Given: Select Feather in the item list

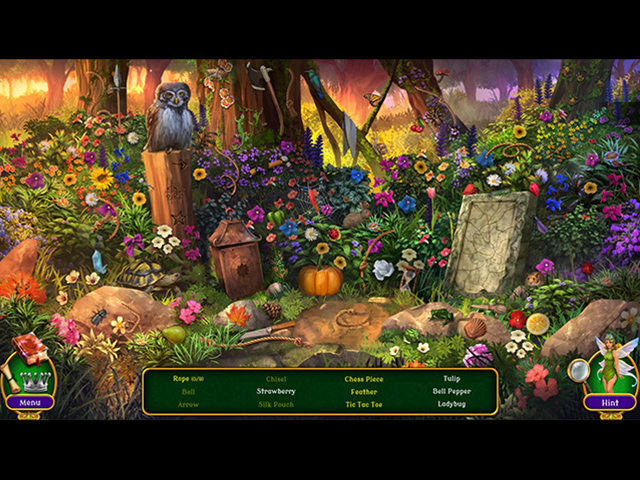Looking at the screenshot, I should (363, 392).
